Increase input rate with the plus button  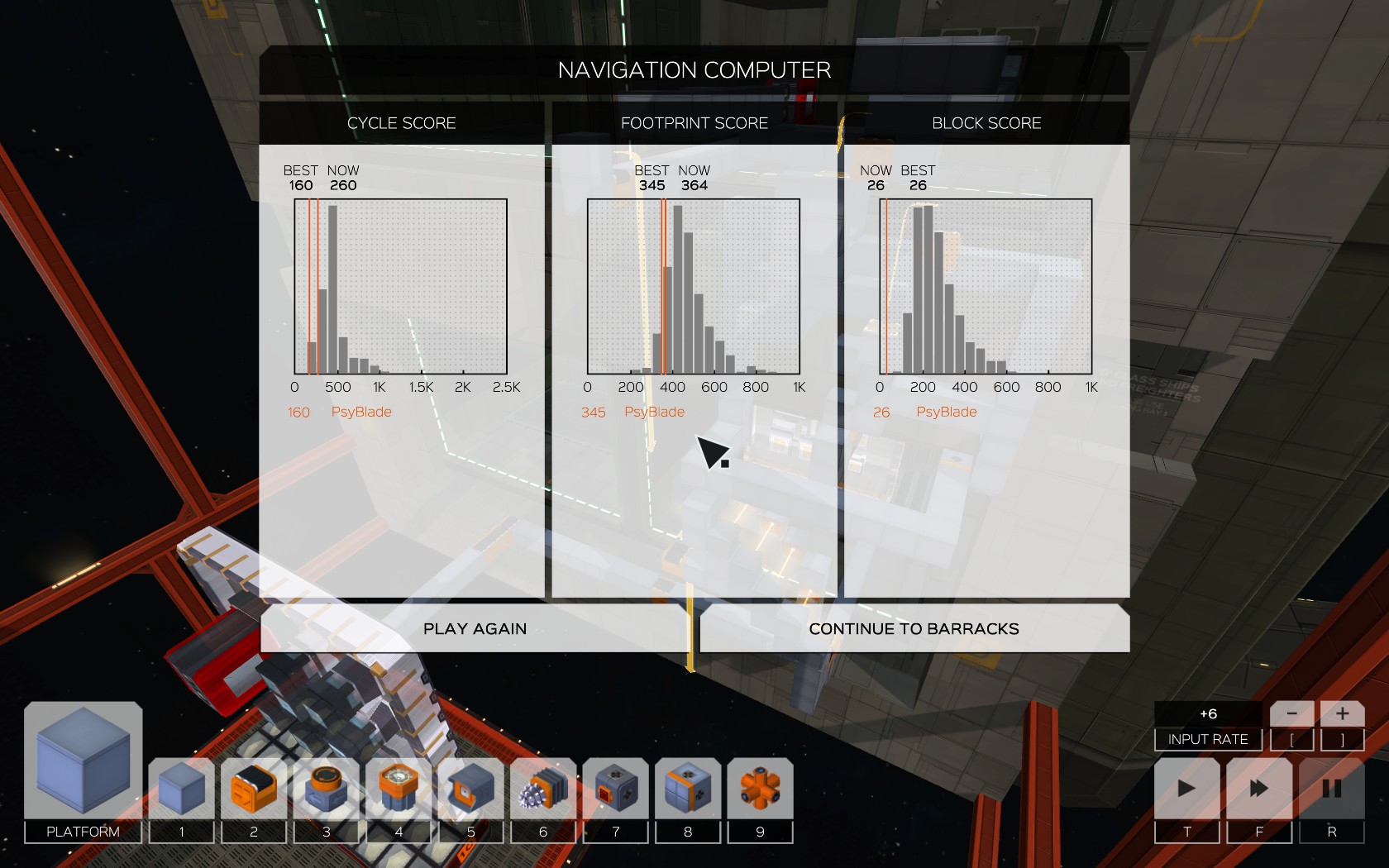coord(1342,713)
